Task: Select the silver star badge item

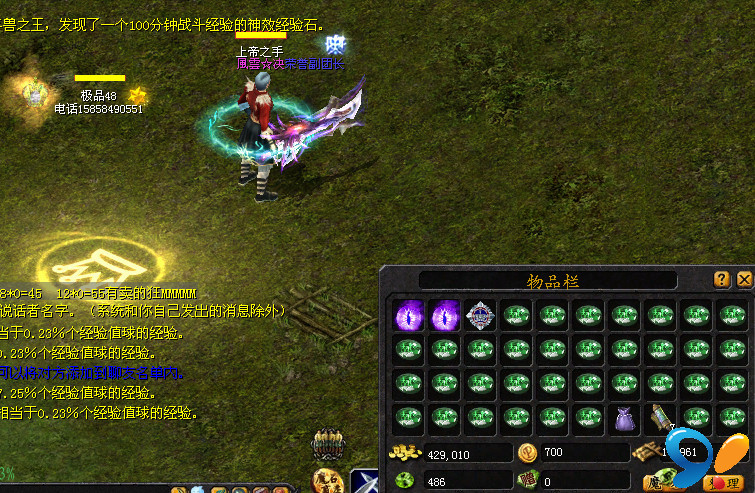Action: (481, 315)
